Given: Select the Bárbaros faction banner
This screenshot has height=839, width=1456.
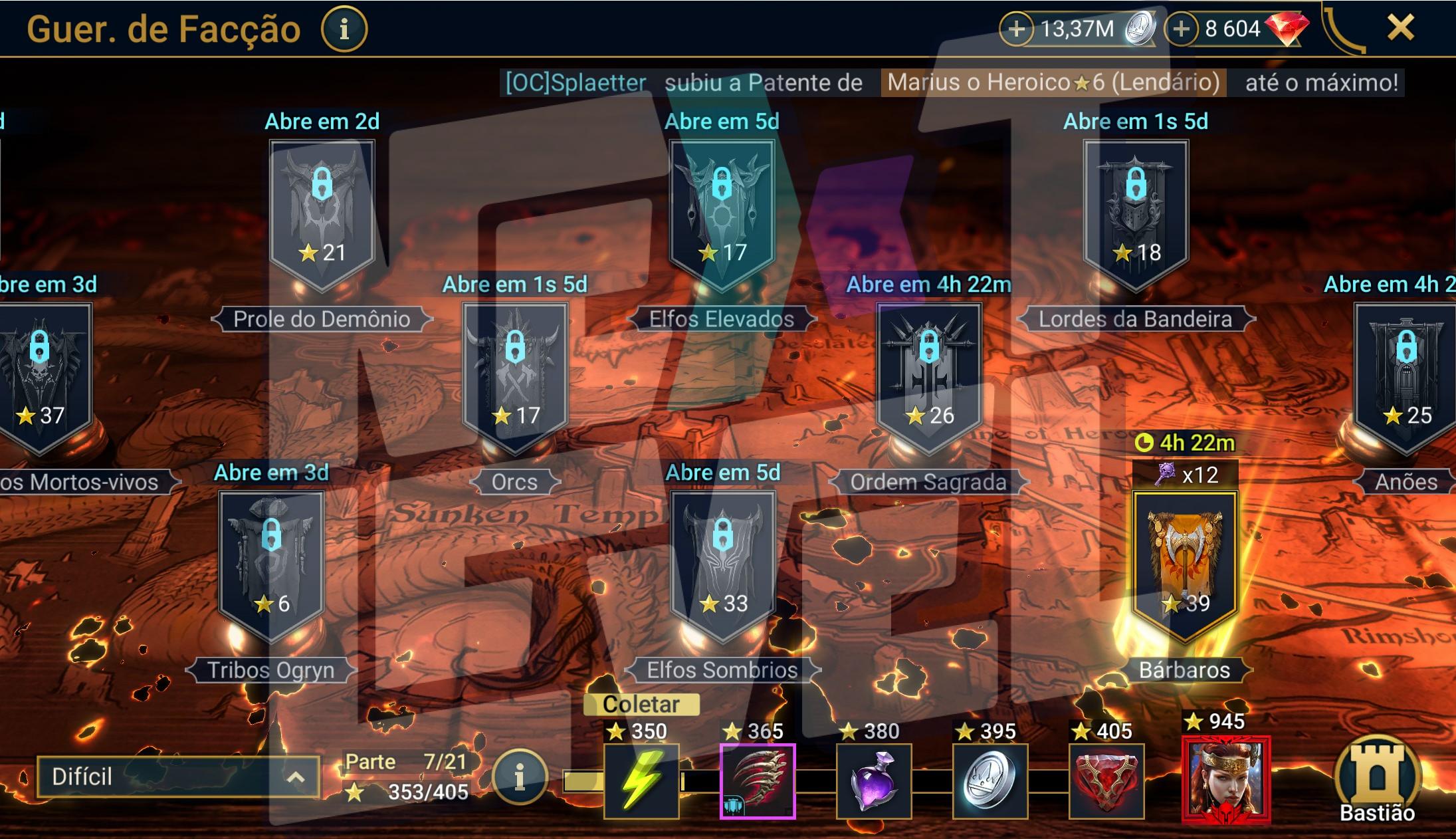Looking at the screenshot, I should coord(1184,565).
